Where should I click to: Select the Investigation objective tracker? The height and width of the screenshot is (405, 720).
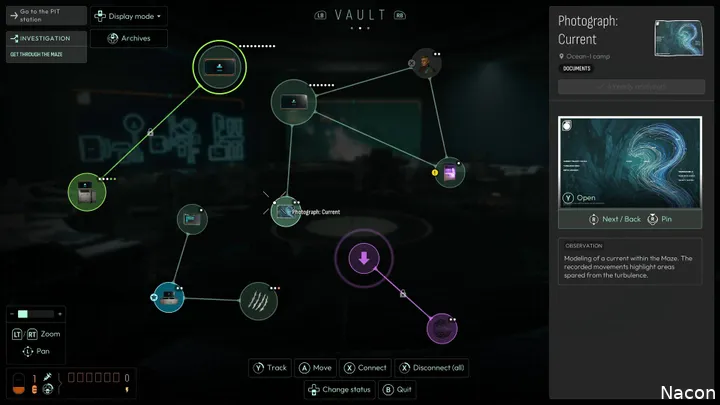45,44
